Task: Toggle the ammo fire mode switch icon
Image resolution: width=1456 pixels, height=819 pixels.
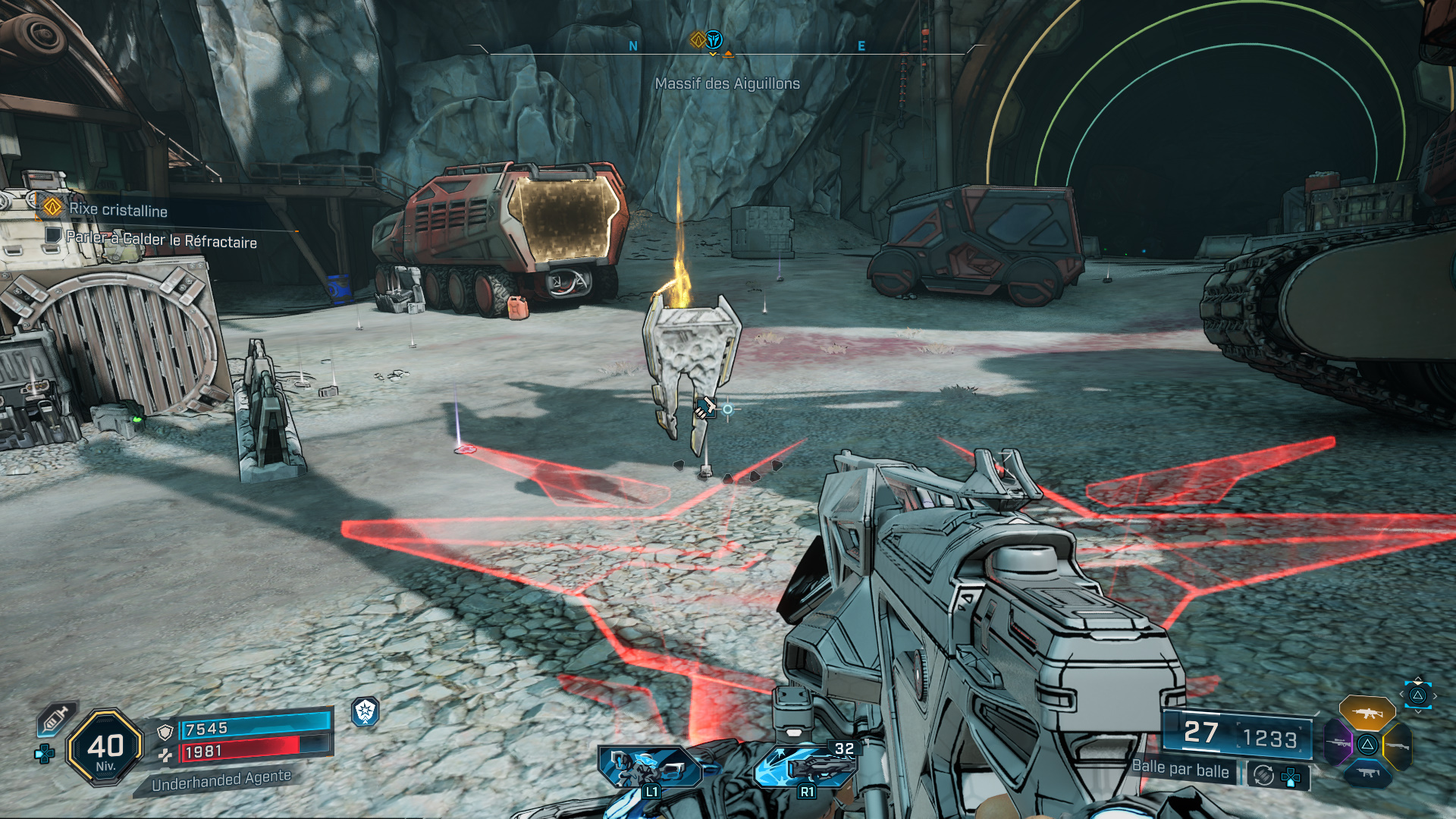Action: pos(1263,775)
